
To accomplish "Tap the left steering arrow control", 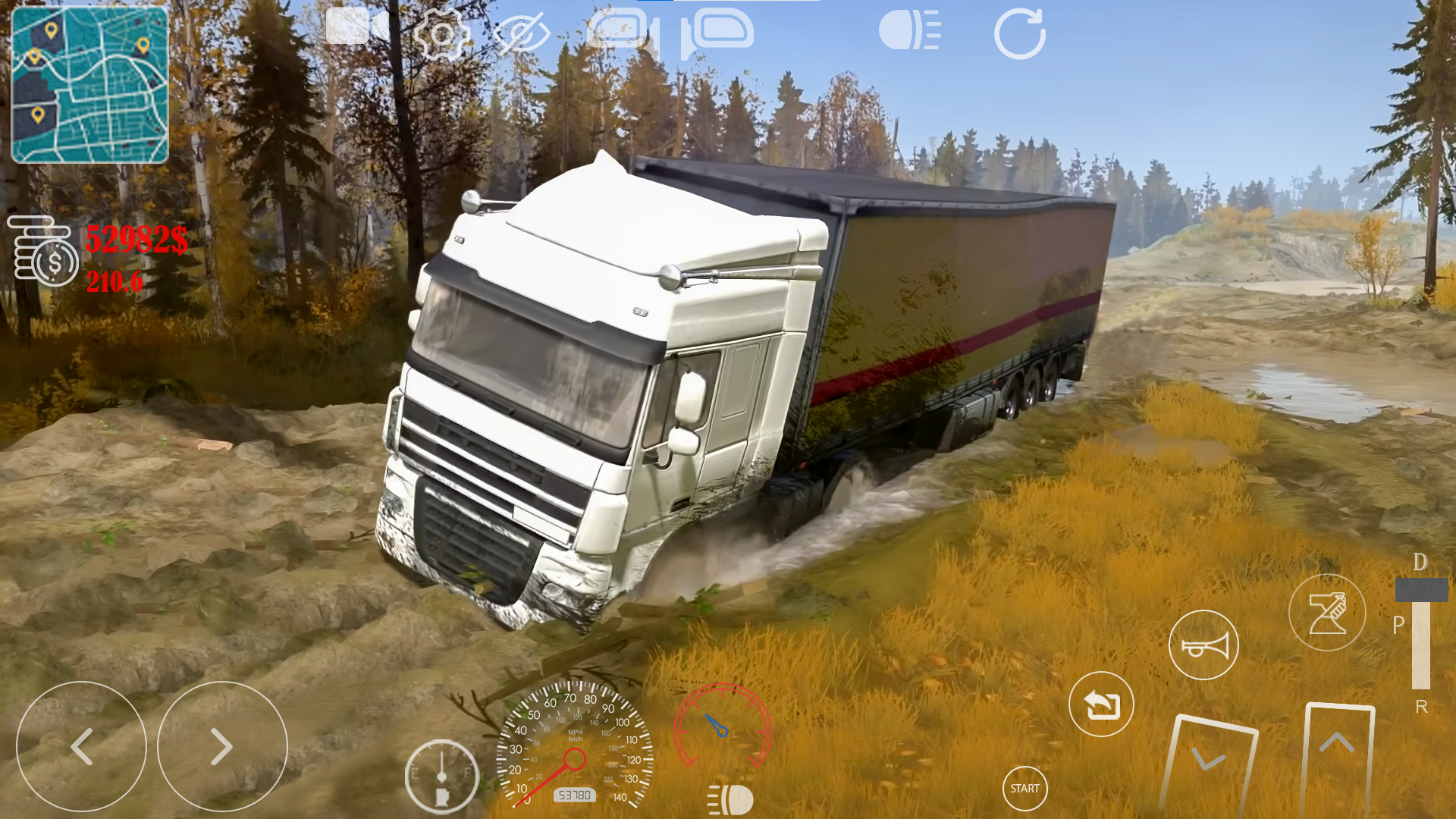I will (81, 746).
